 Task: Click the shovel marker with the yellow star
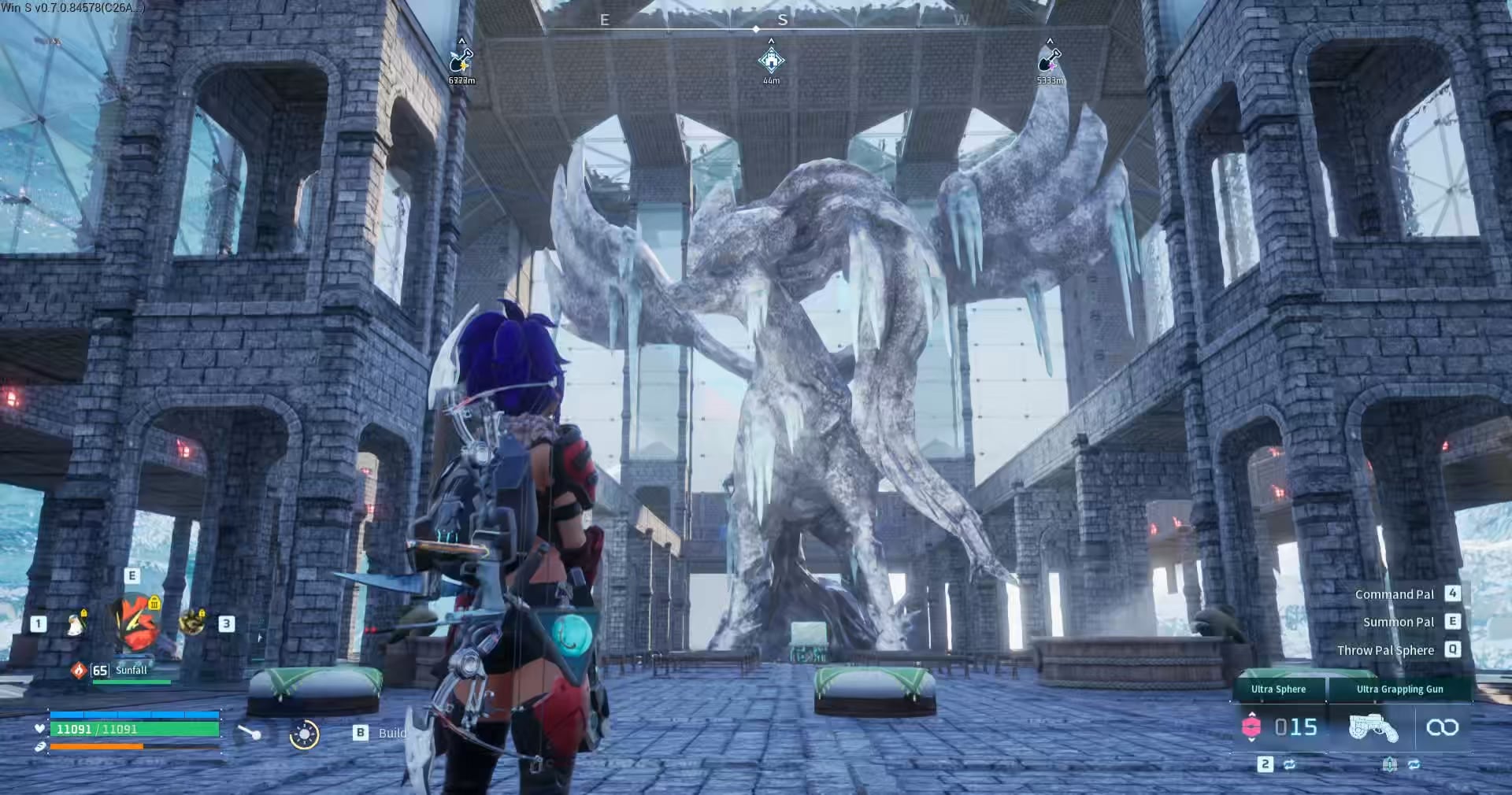point(461,60)
